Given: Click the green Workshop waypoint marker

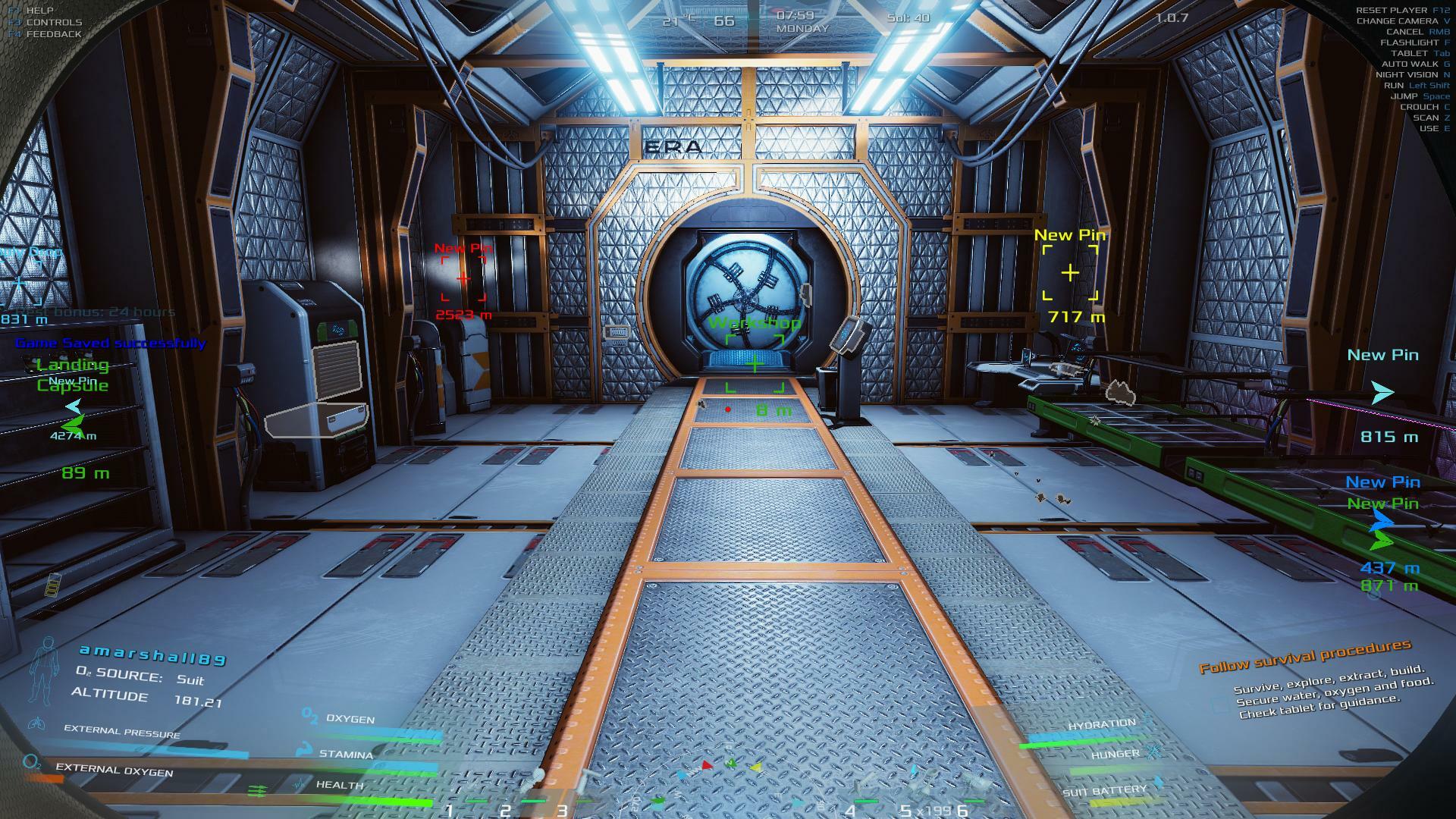Looking at the screenshot, I should tap(755, 364).
